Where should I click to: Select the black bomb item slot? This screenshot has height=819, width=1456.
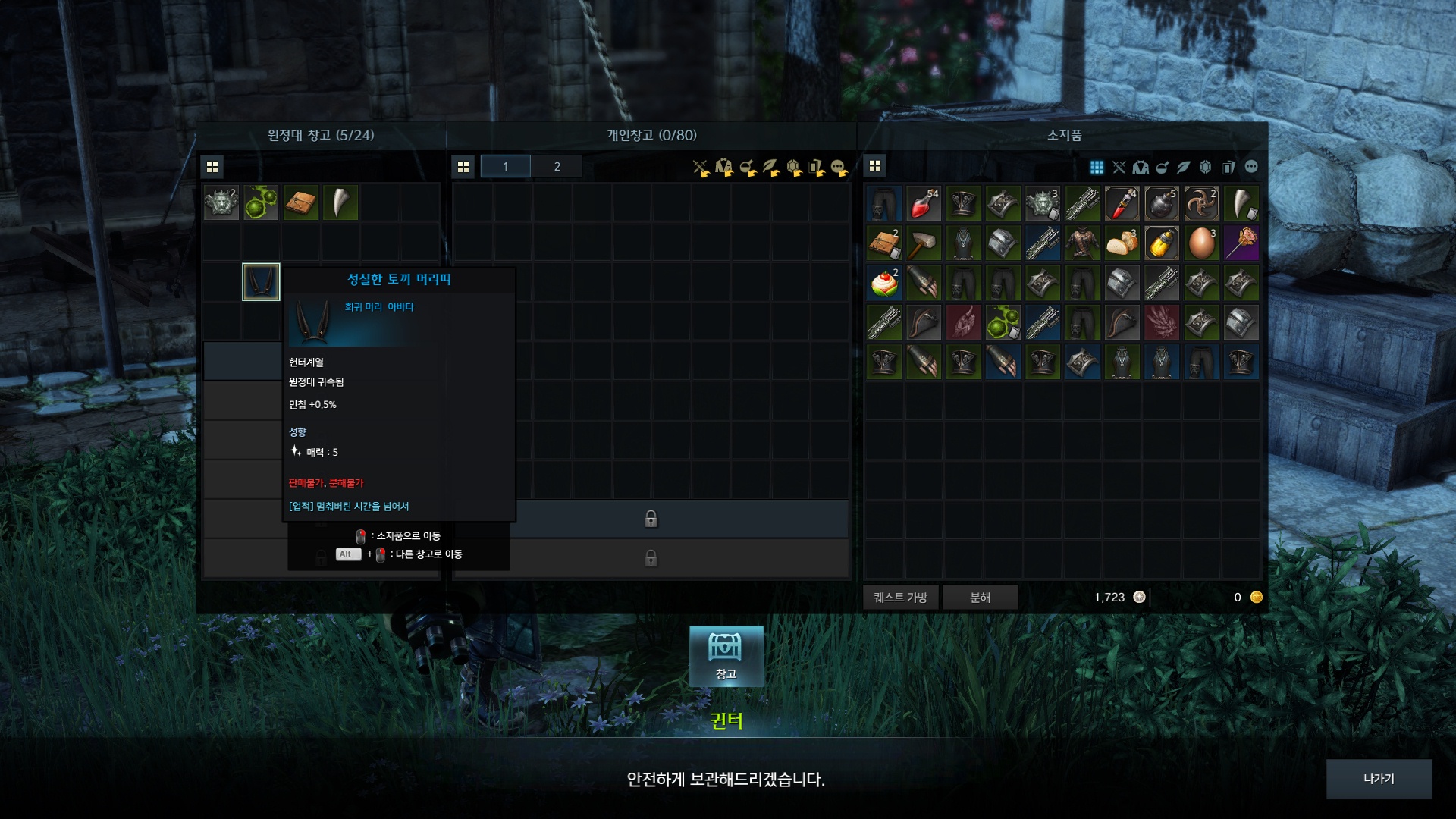coord(1161,203)
